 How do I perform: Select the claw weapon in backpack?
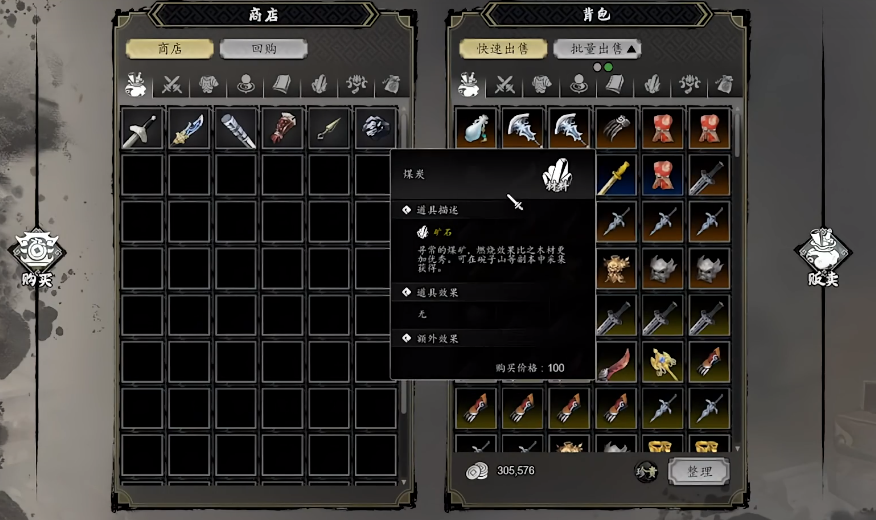(616, 129)
